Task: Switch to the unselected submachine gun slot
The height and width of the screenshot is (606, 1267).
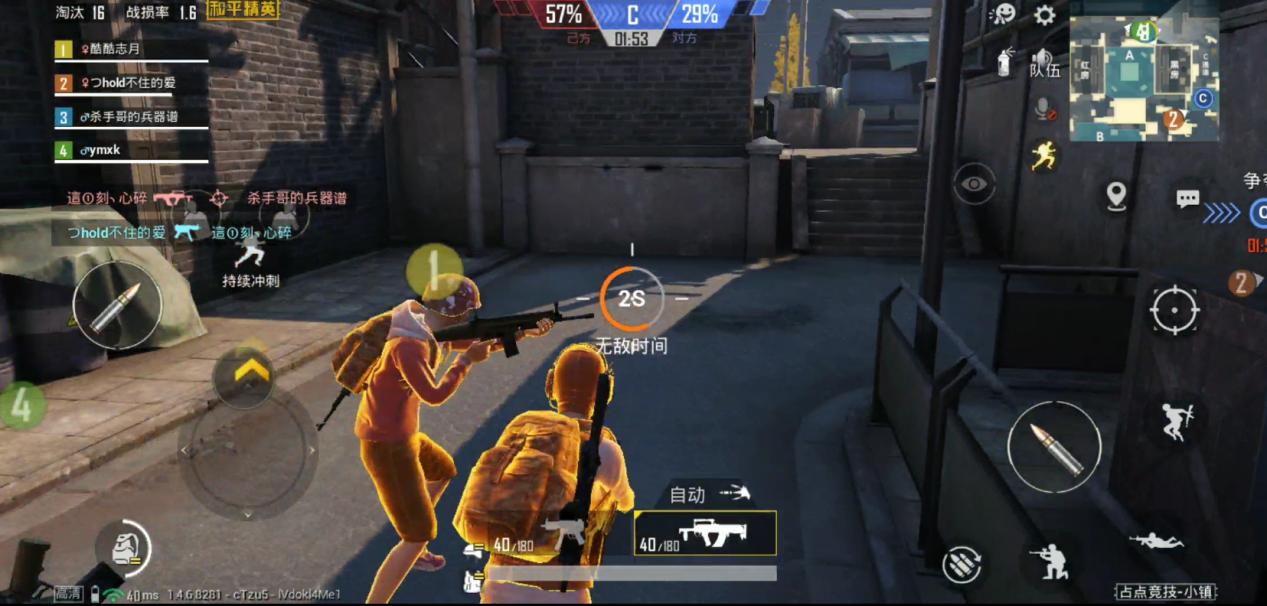Action: (x=562, y=533)
